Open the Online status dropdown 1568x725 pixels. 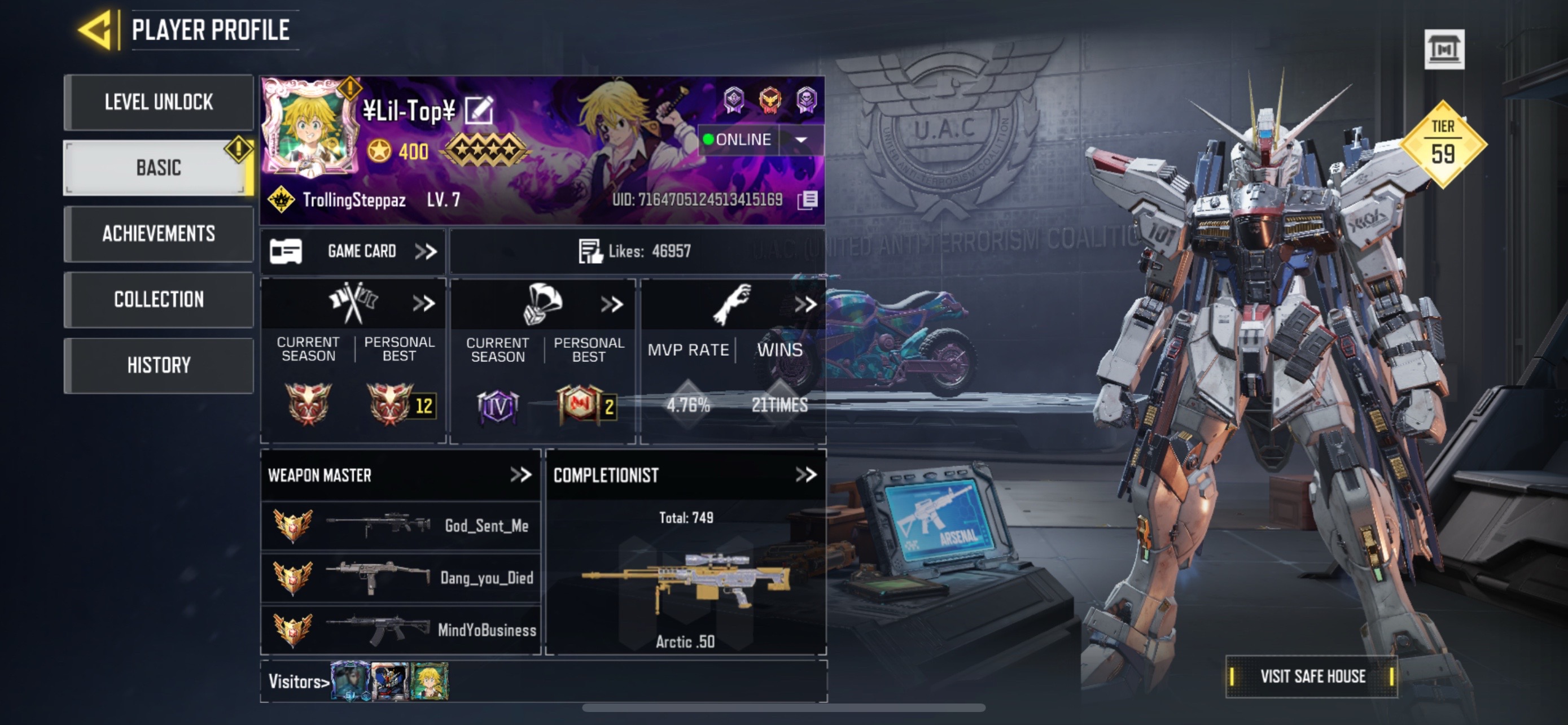[x=801, y=140]
